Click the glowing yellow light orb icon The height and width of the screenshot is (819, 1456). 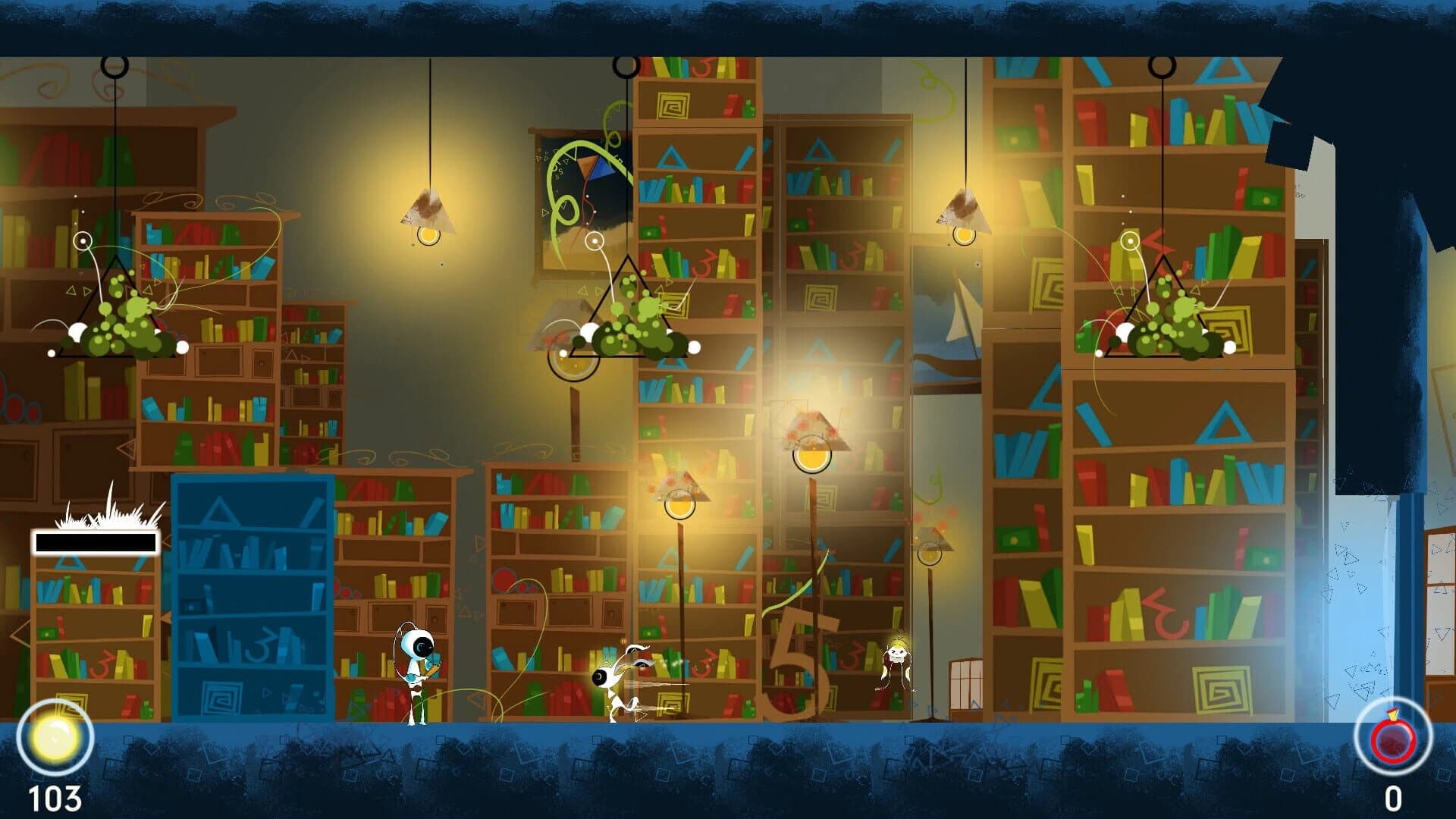point(55,738)
